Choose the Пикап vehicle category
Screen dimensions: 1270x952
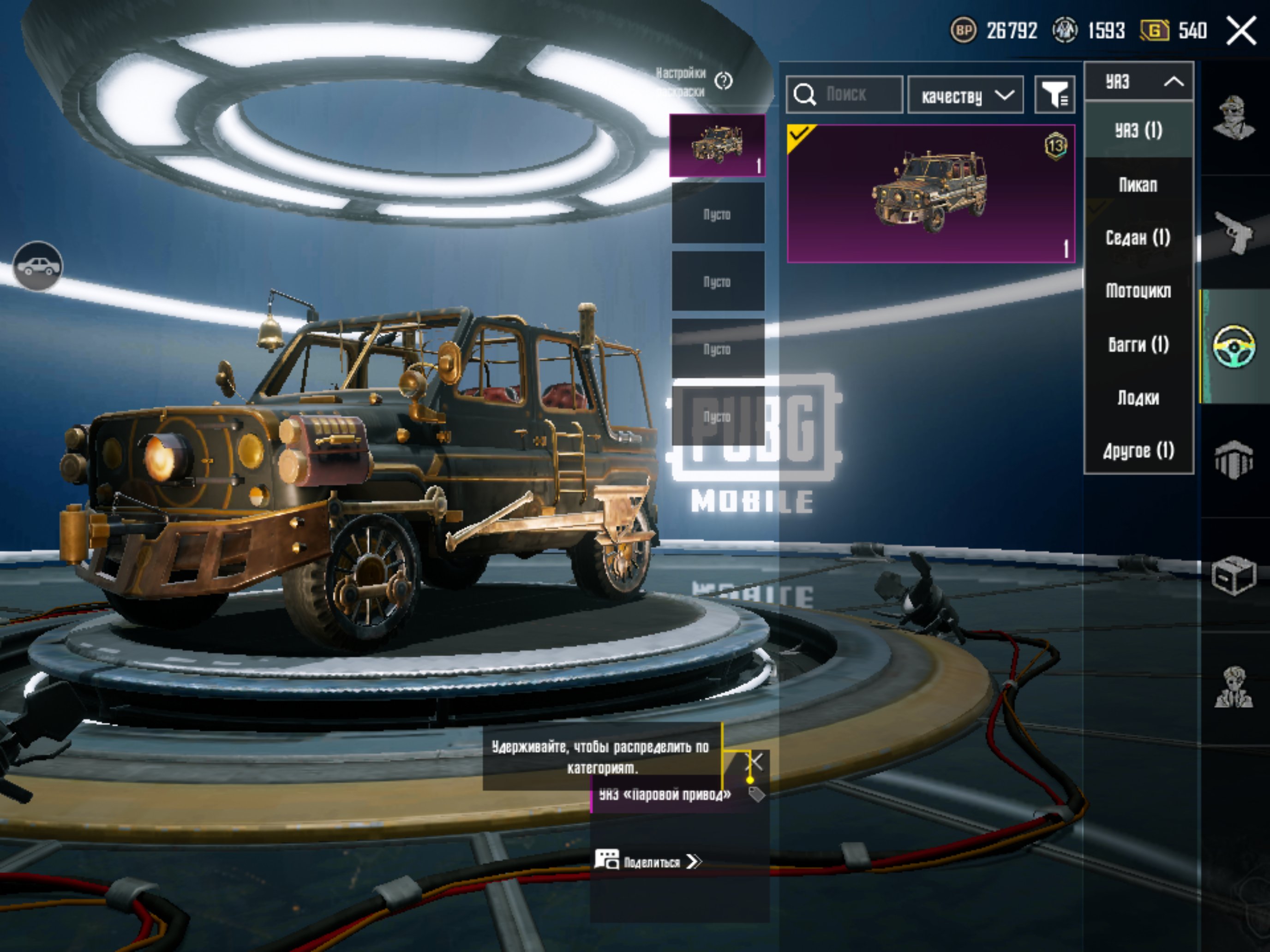1138,185
